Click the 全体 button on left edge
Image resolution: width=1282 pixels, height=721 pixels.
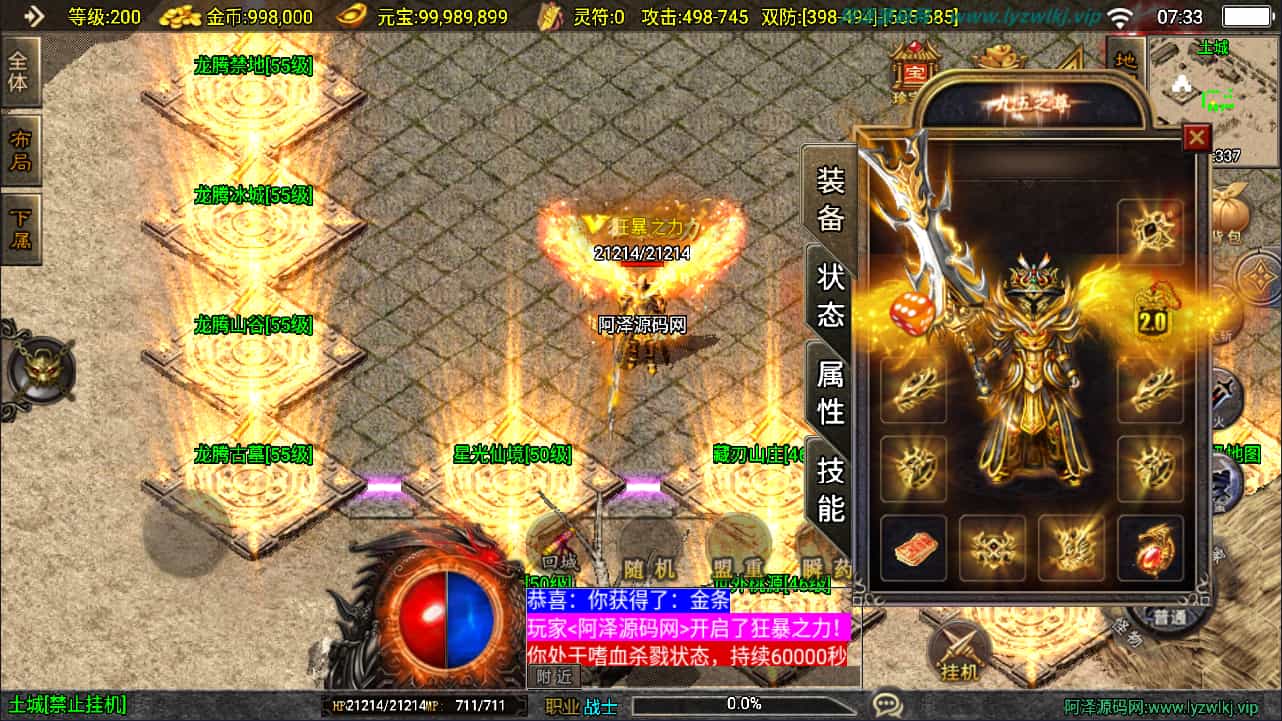pos(19,72)
